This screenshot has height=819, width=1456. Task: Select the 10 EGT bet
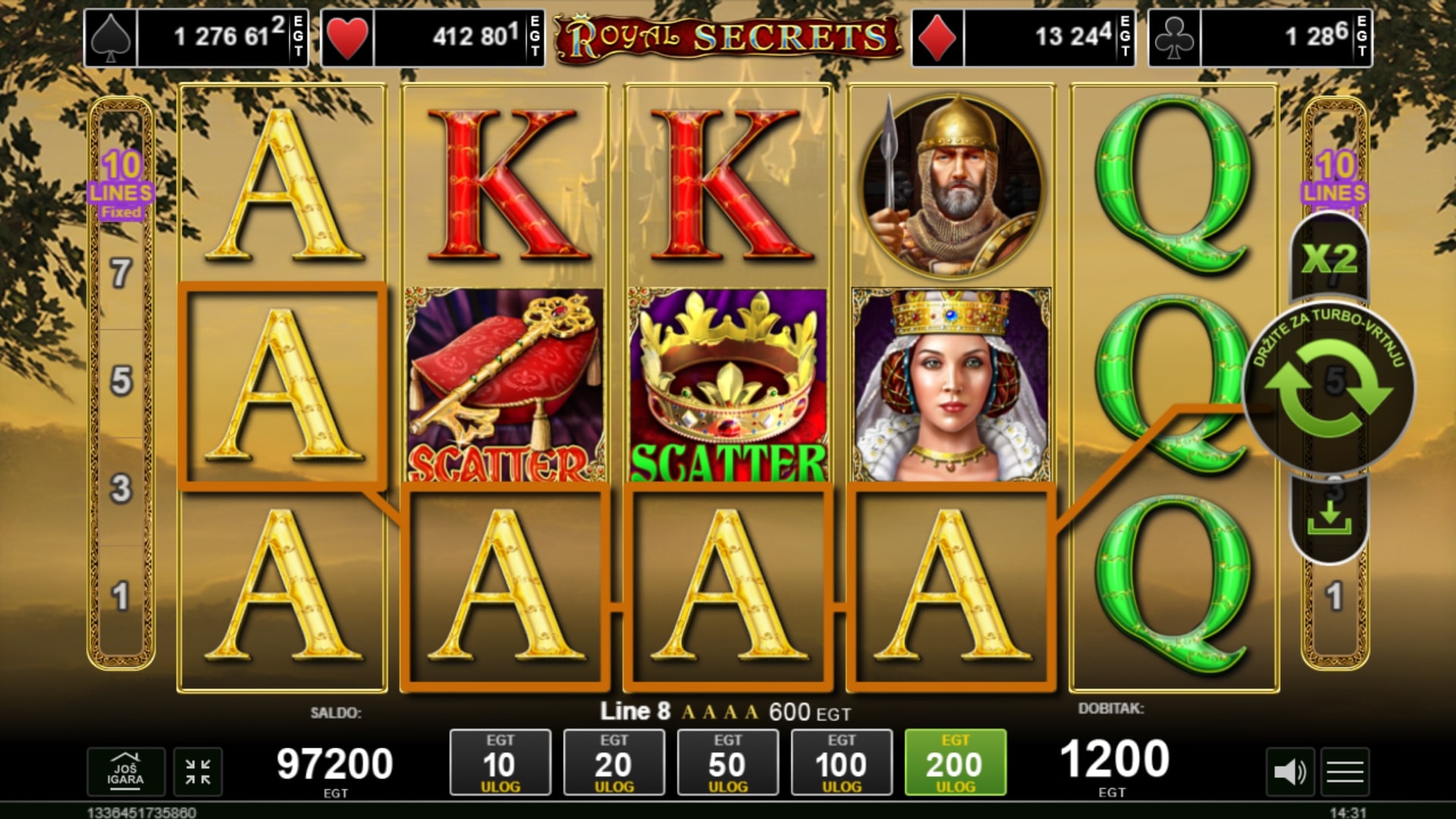pos(500,763)
